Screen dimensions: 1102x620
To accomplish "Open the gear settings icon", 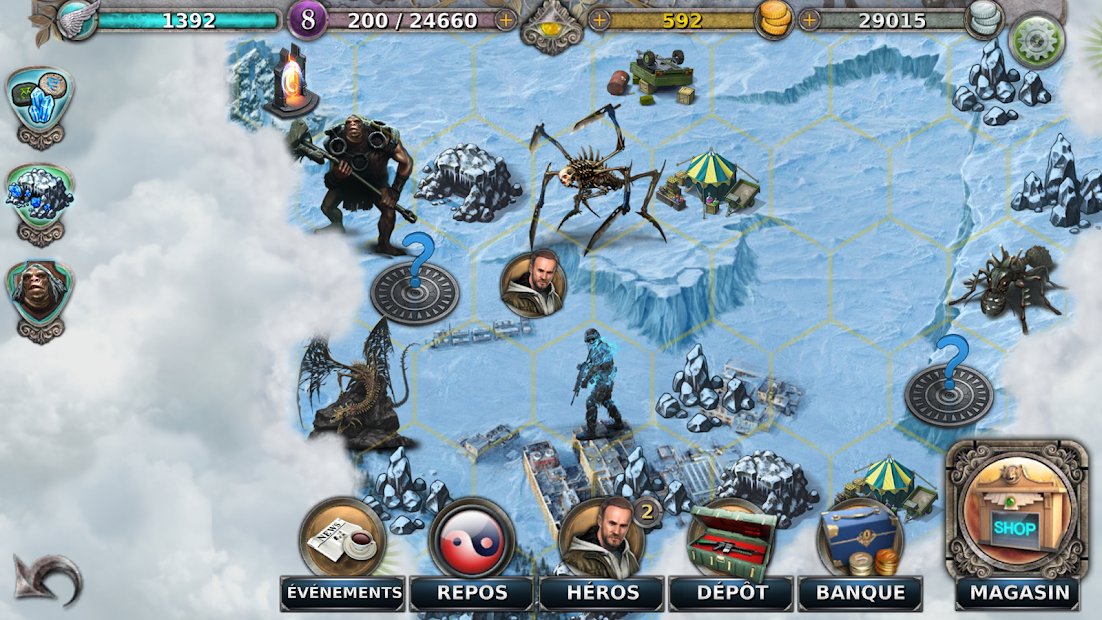I will click(x=1035, y=41).
